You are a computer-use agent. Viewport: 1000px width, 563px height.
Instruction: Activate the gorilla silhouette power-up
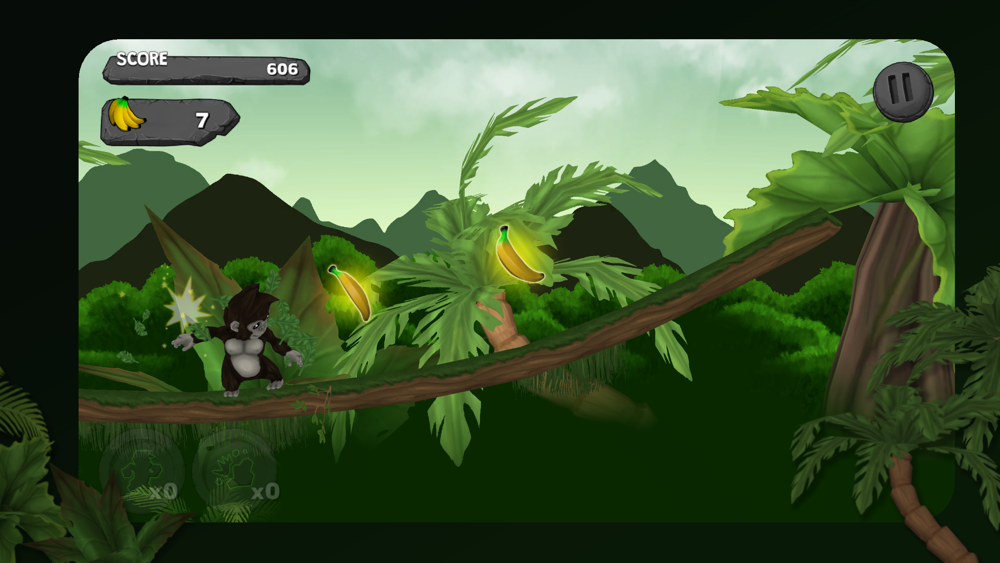(141, 470)
